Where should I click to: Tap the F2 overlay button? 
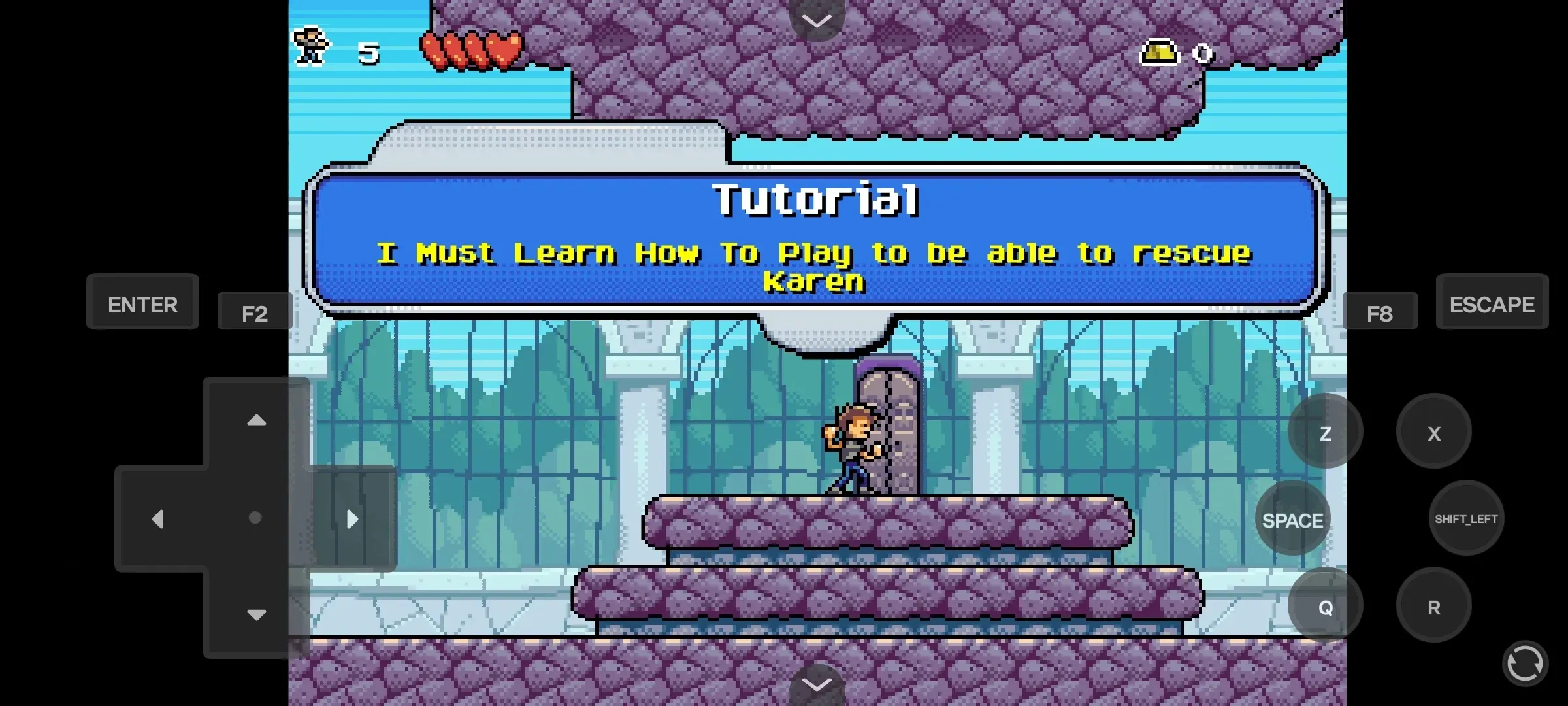(254, 313)
